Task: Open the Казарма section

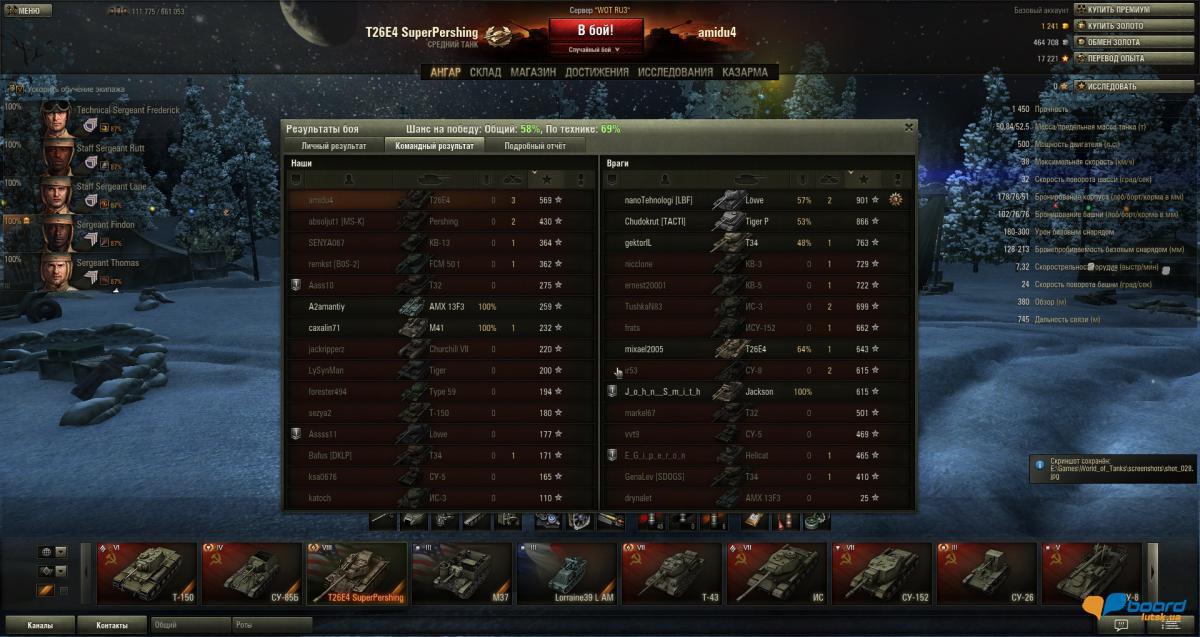Action: click(745, 72)
